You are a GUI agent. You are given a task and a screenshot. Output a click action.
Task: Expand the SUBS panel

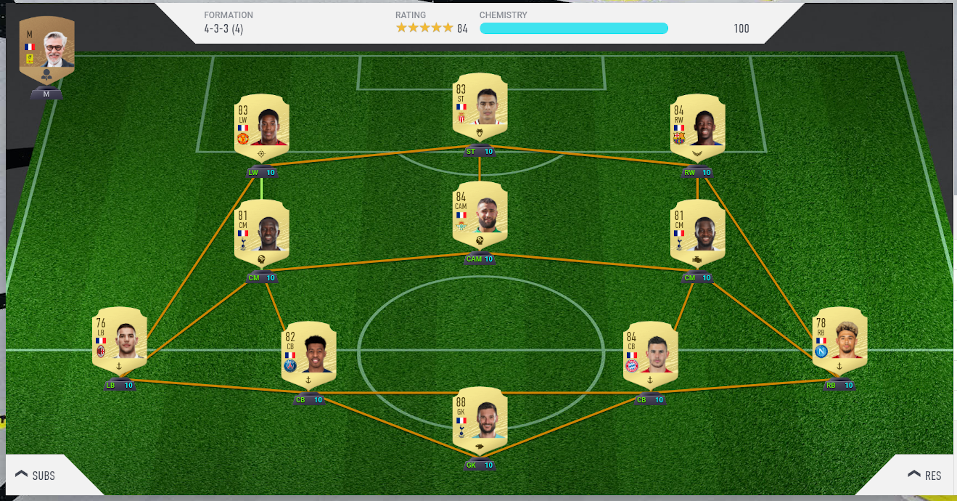34,475
